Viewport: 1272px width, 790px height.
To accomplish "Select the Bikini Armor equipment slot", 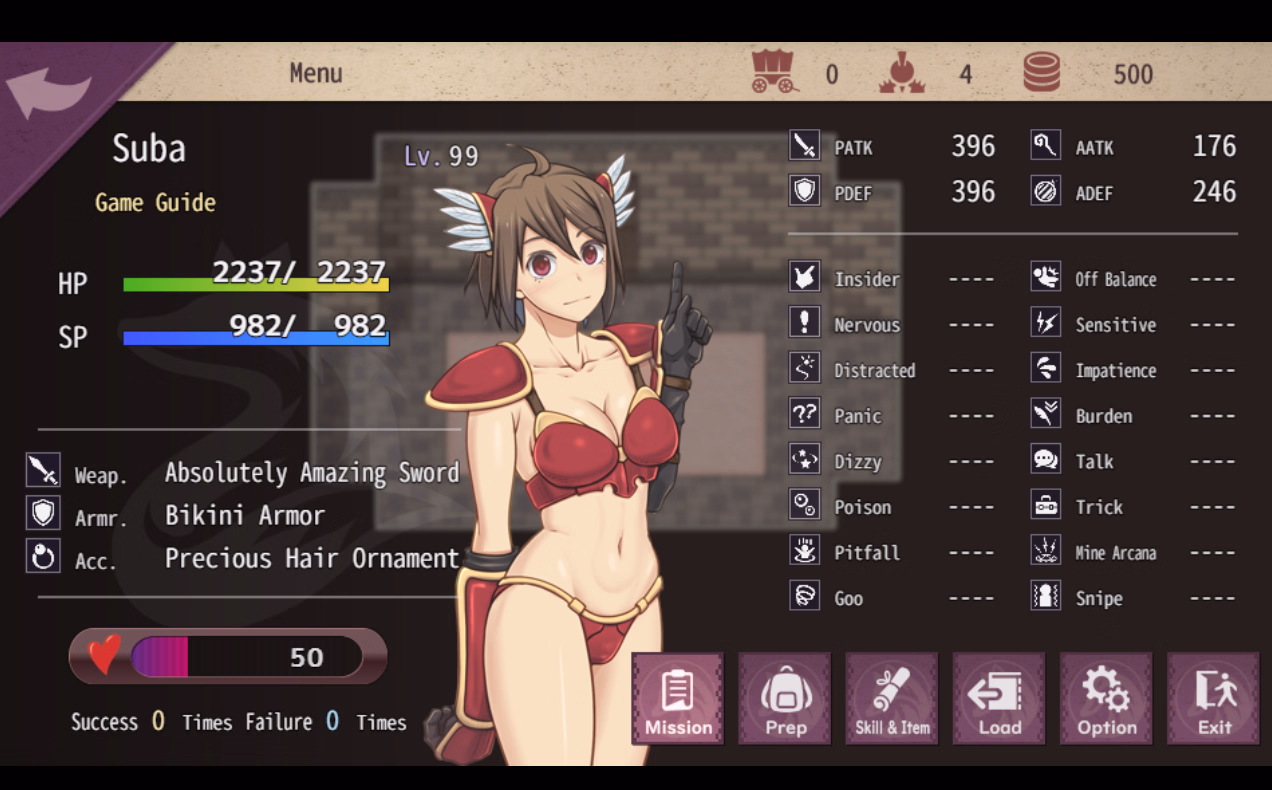I will (x=244, y=516).
